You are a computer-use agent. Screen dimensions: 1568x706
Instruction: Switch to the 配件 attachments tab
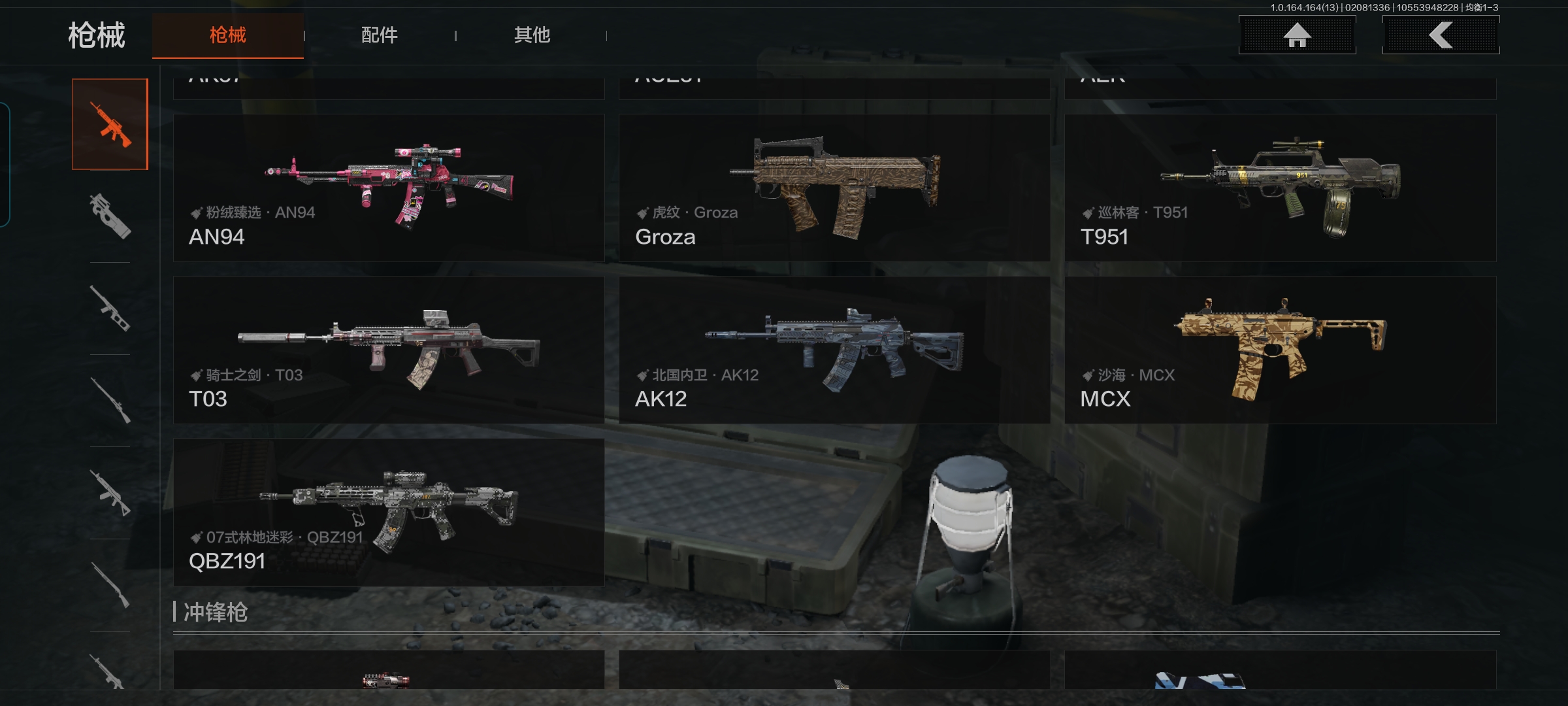coord(379,35)
